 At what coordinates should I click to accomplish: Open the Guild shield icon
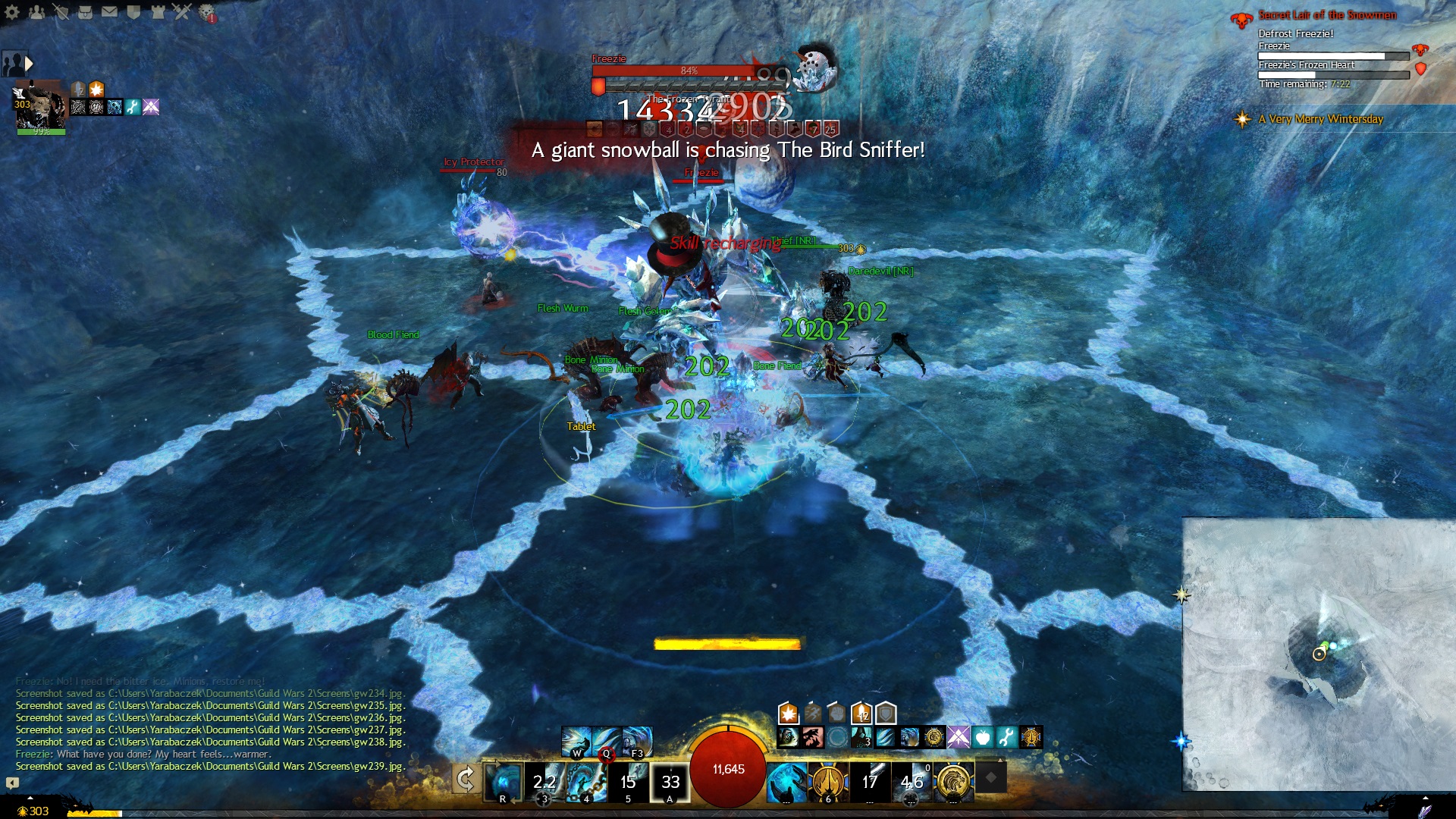[133, 12]
